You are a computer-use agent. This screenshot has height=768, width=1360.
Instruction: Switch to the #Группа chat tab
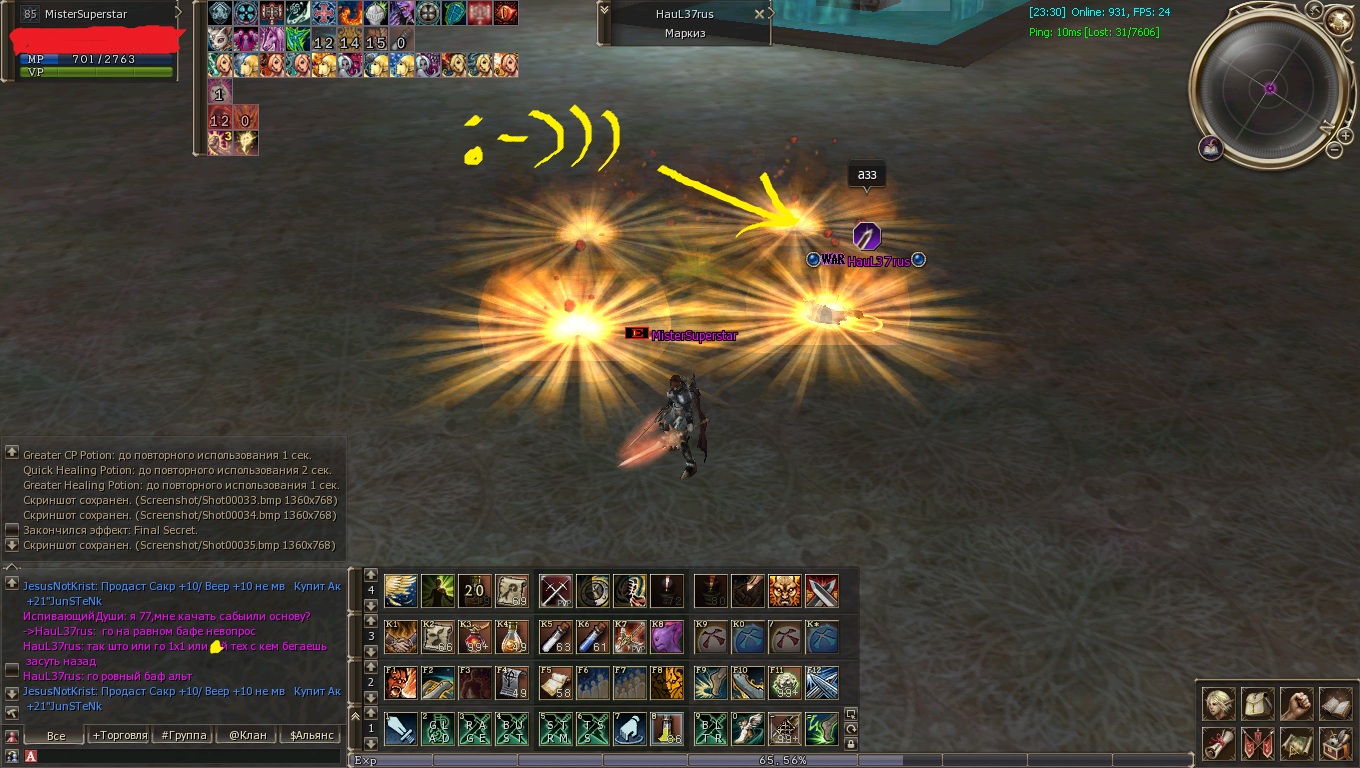[x=184, y=735]
